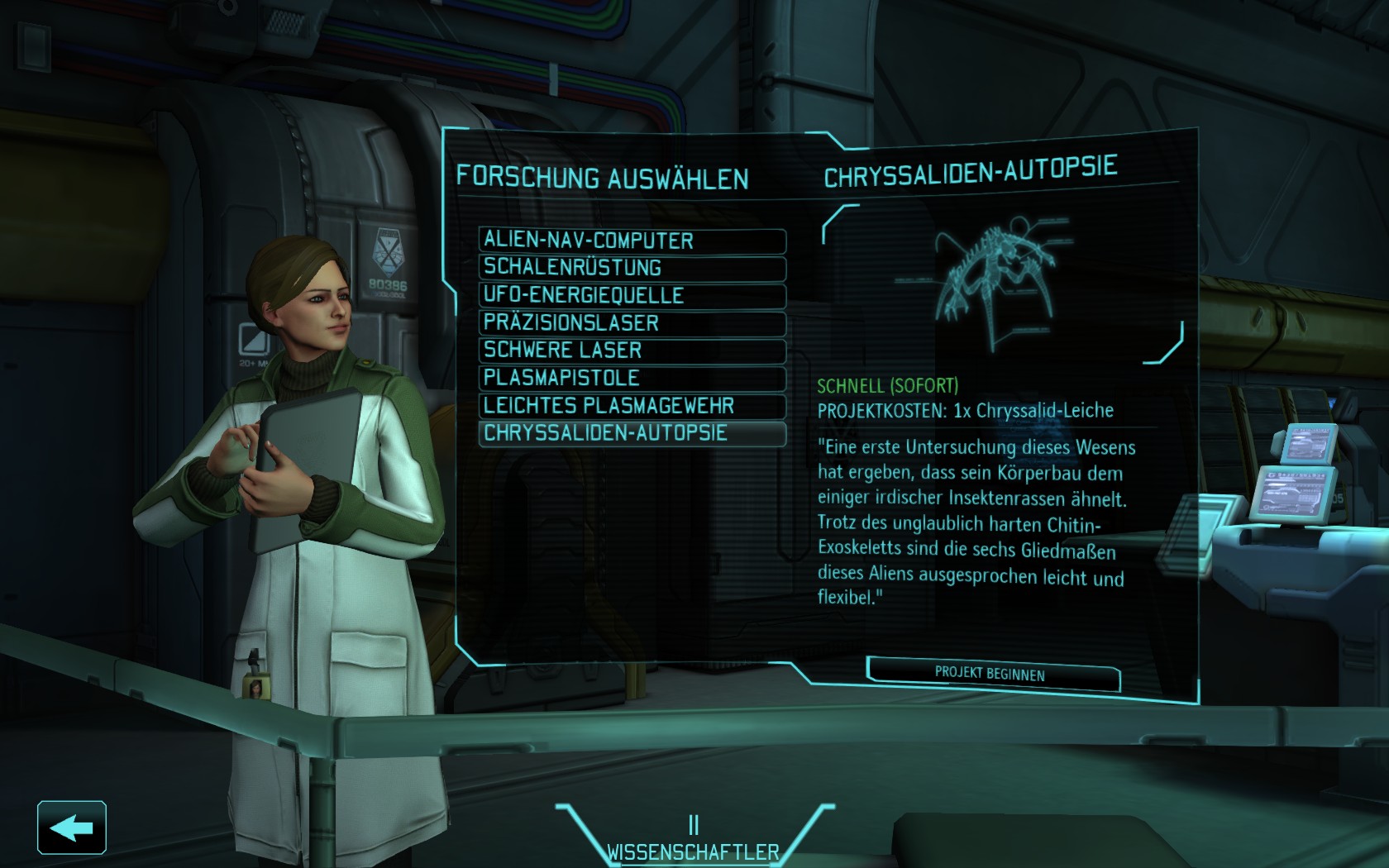Pick the UFO-Energiequelle research project

(632, 295)
